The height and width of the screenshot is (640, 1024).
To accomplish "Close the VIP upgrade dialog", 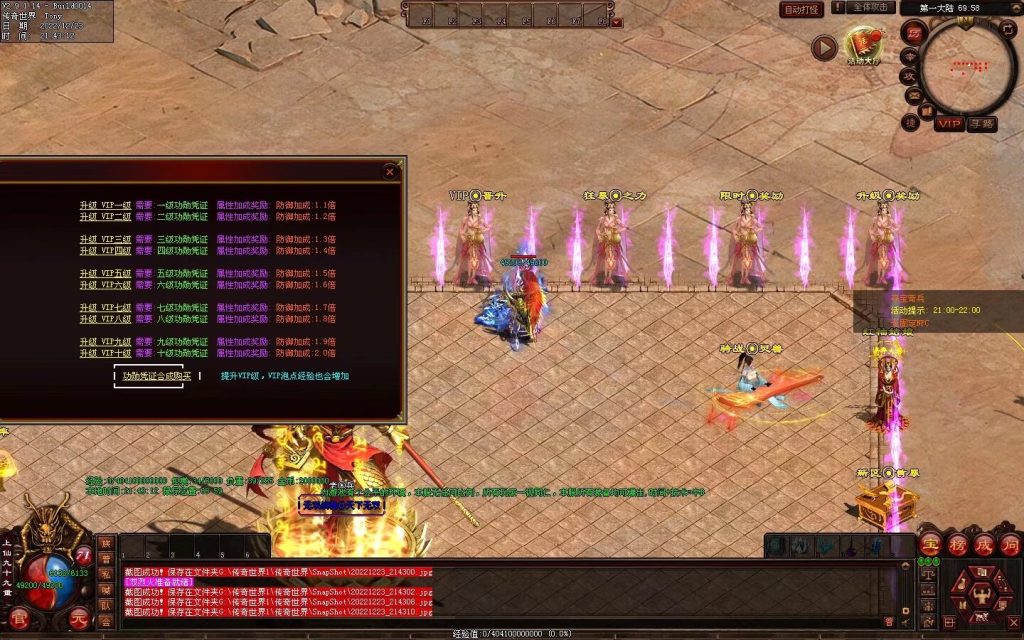I will pos(389,171).
